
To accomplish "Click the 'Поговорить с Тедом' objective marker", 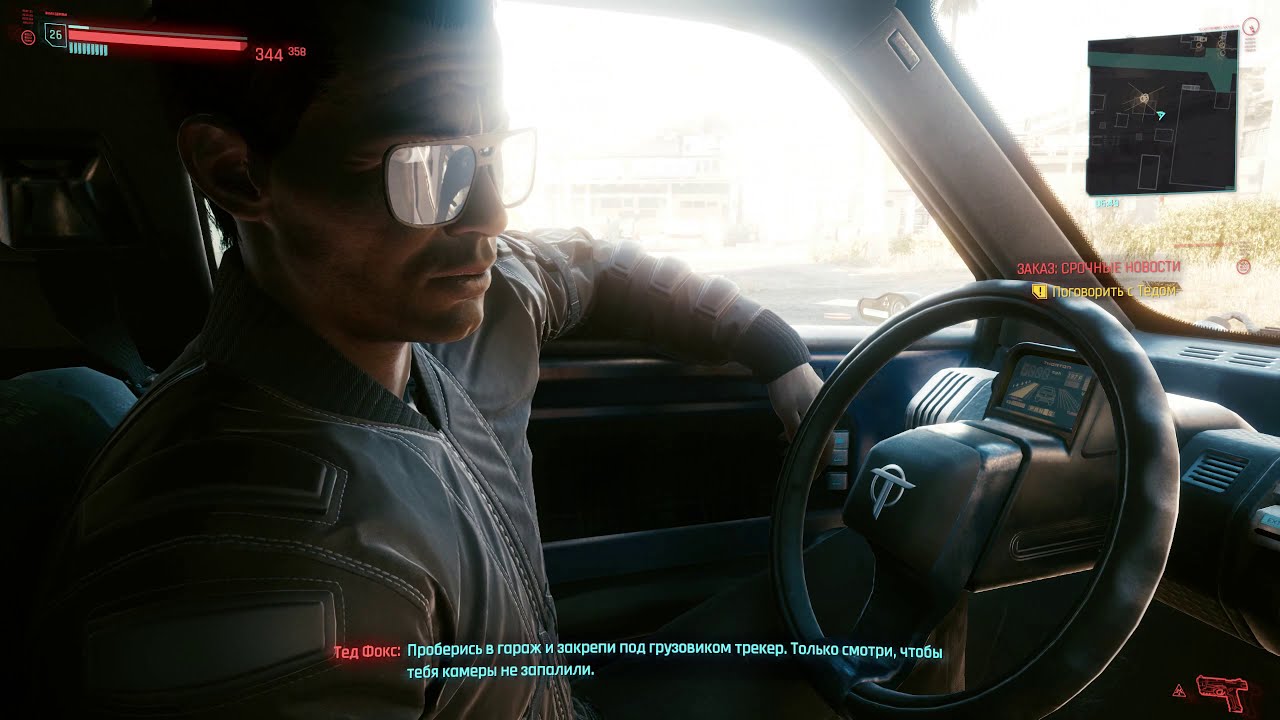I will click(x=1040, y=291).
